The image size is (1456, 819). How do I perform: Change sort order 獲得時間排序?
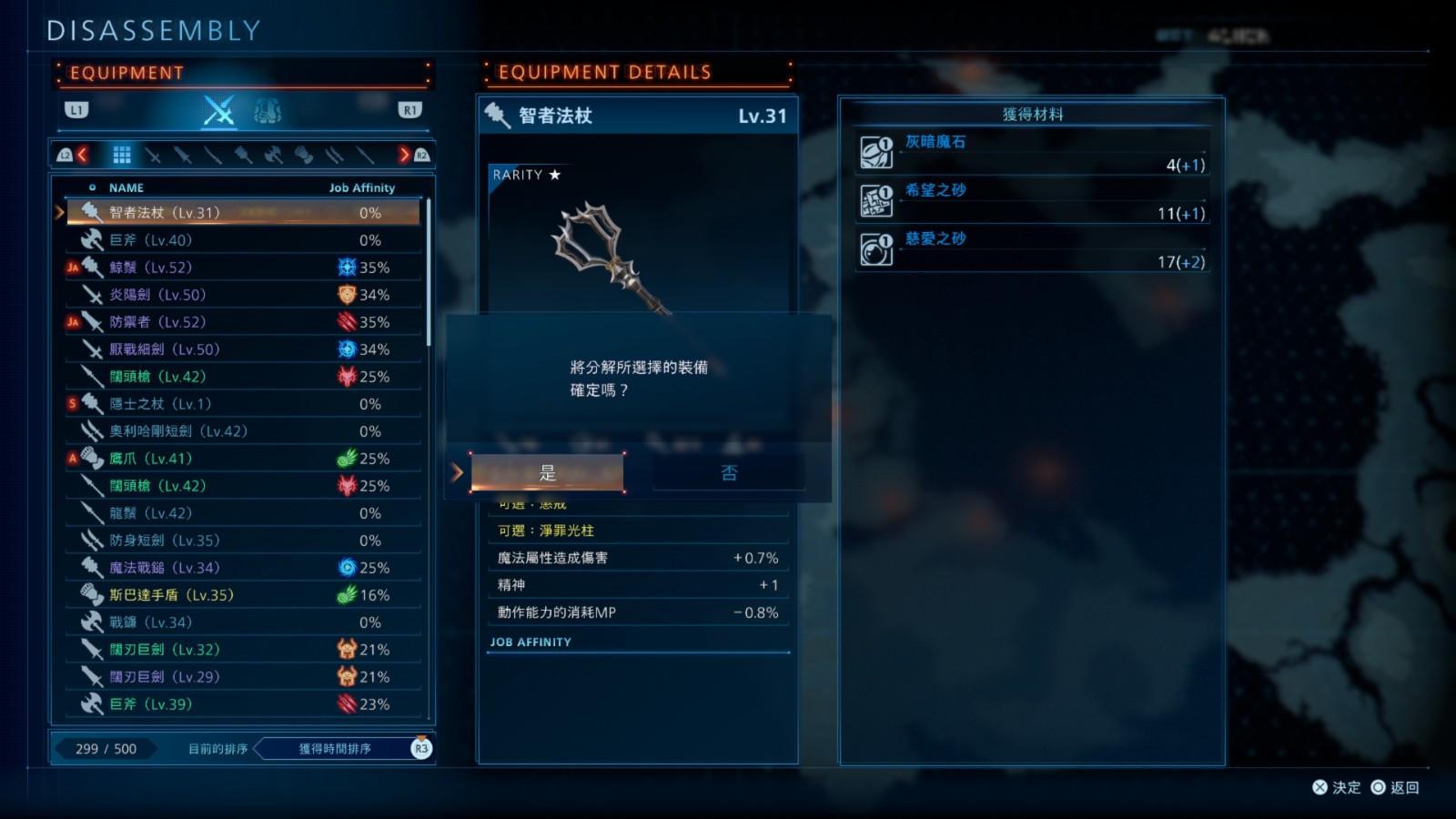[x=335, y=749]
